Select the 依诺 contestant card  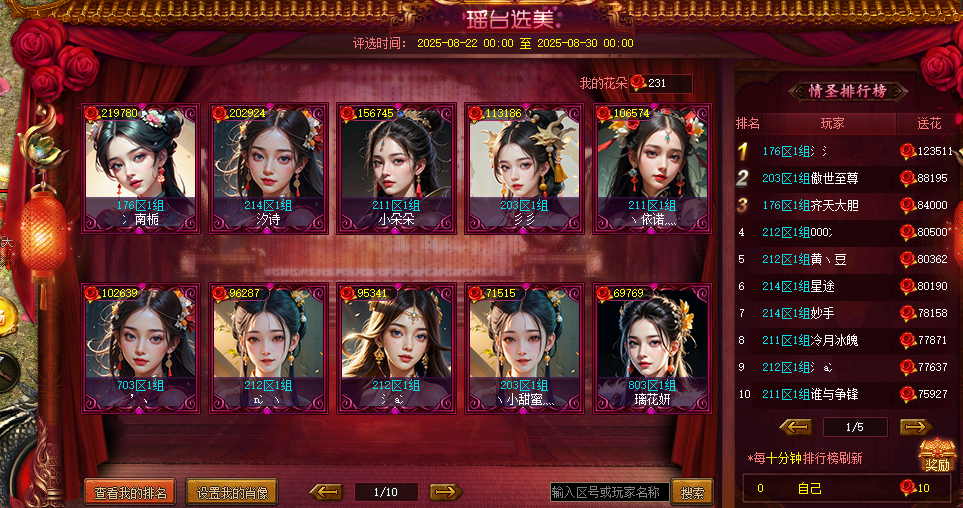click(652, 168)
